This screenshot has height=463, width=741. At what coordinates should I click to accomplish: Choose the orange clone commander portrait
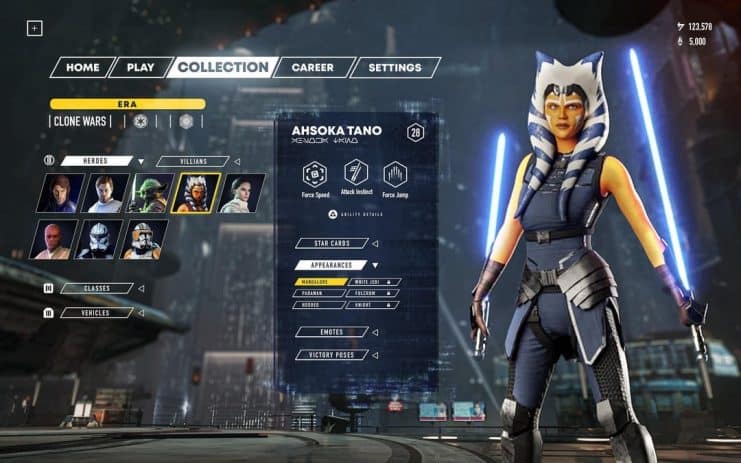[146, 240]
